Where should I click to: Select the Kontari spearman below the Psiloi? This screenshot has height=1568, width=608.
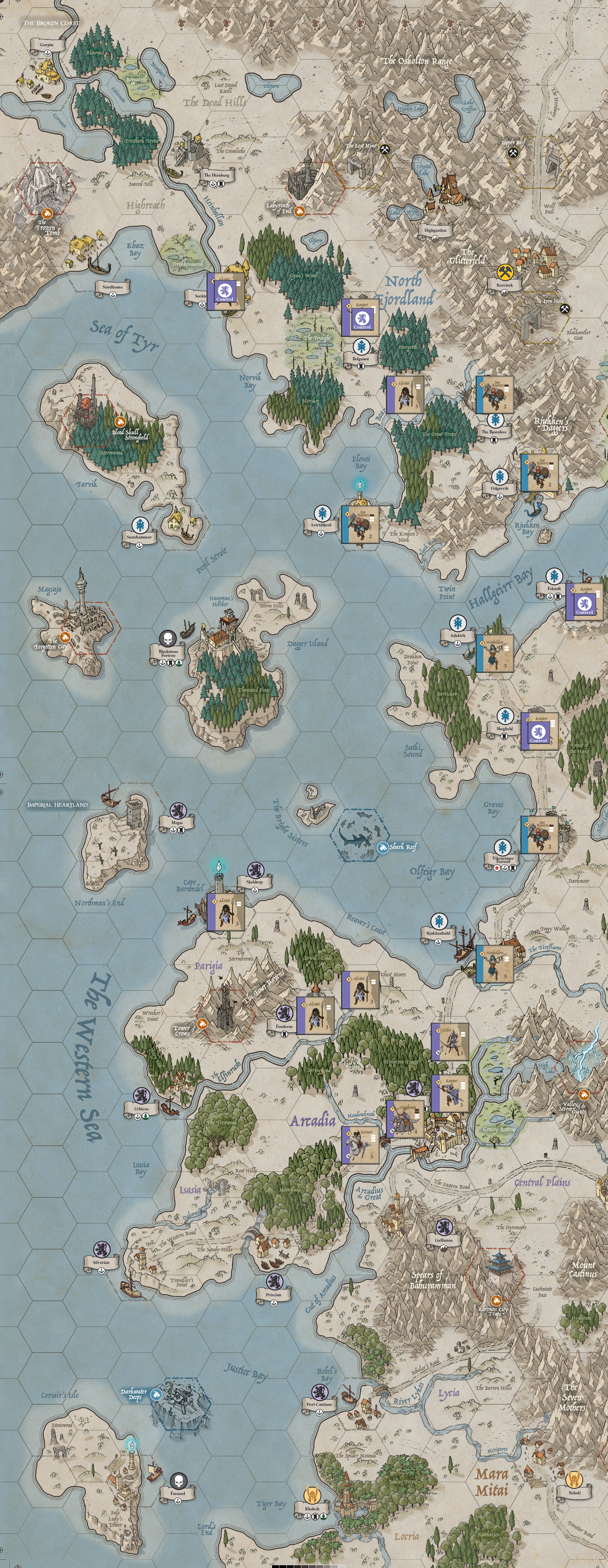pyautogui.click(x=450, y=1093)
